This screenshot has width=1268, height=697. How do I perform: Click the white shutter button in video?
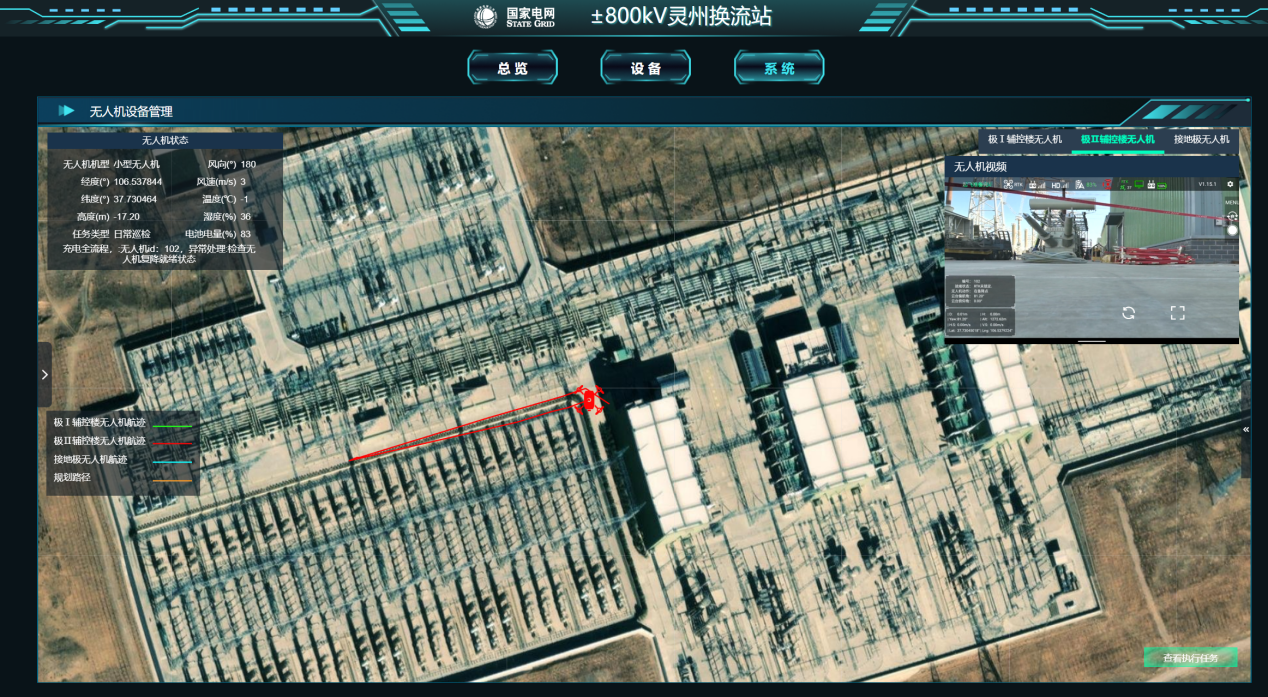coord(1232,230)
